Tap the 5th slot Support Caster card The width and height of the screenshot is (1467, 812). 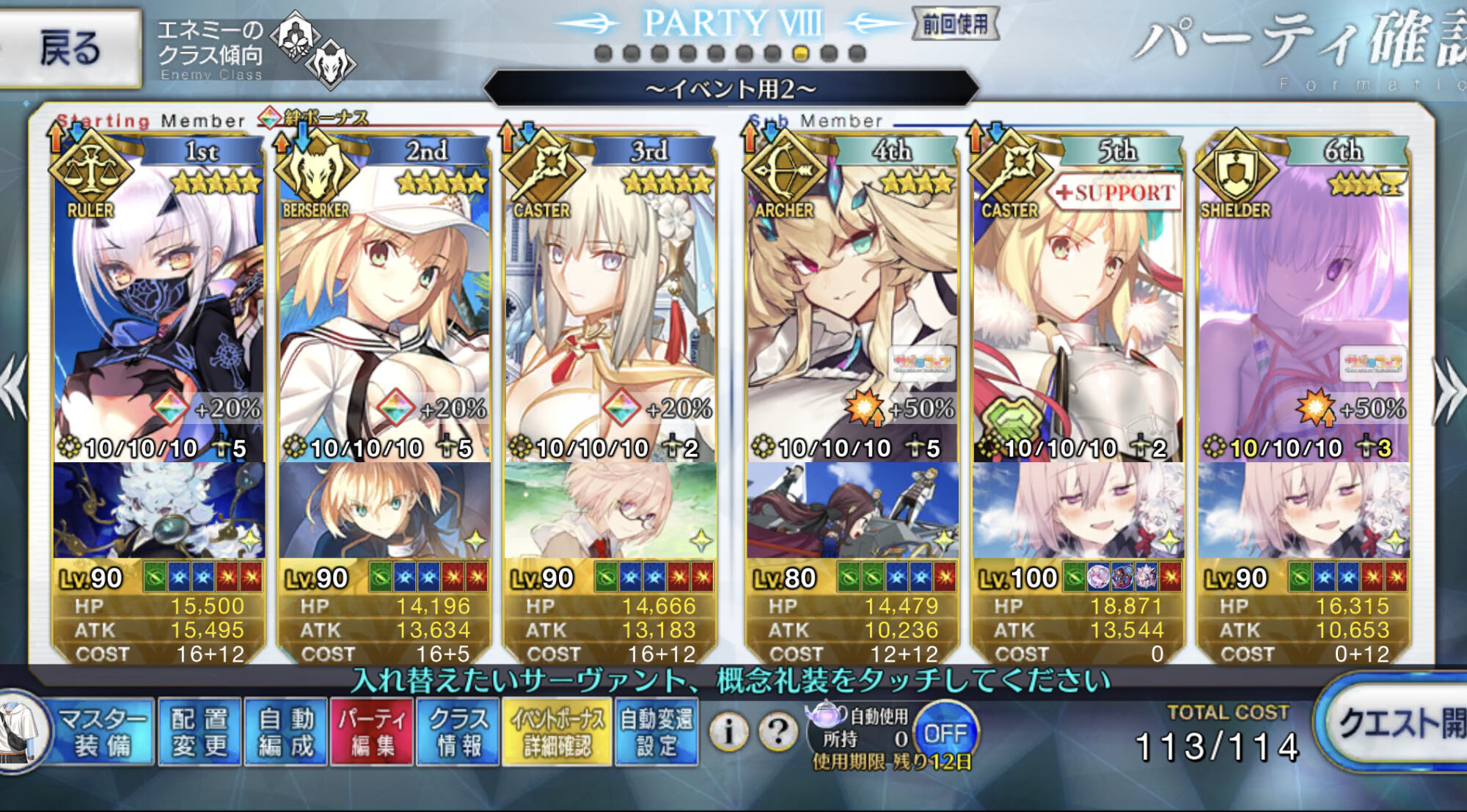tap(1078, 308)
